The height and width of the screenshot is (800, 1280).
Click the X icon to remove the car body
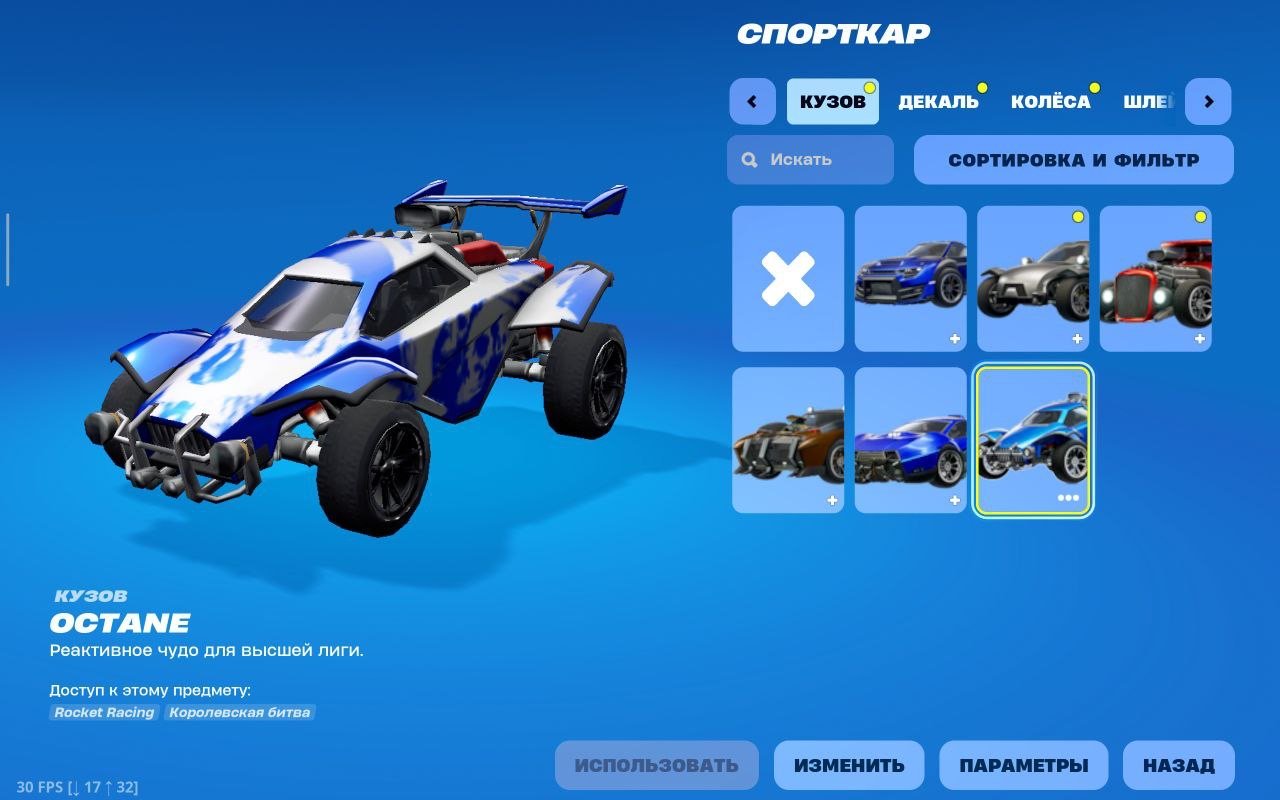(788, 280)
